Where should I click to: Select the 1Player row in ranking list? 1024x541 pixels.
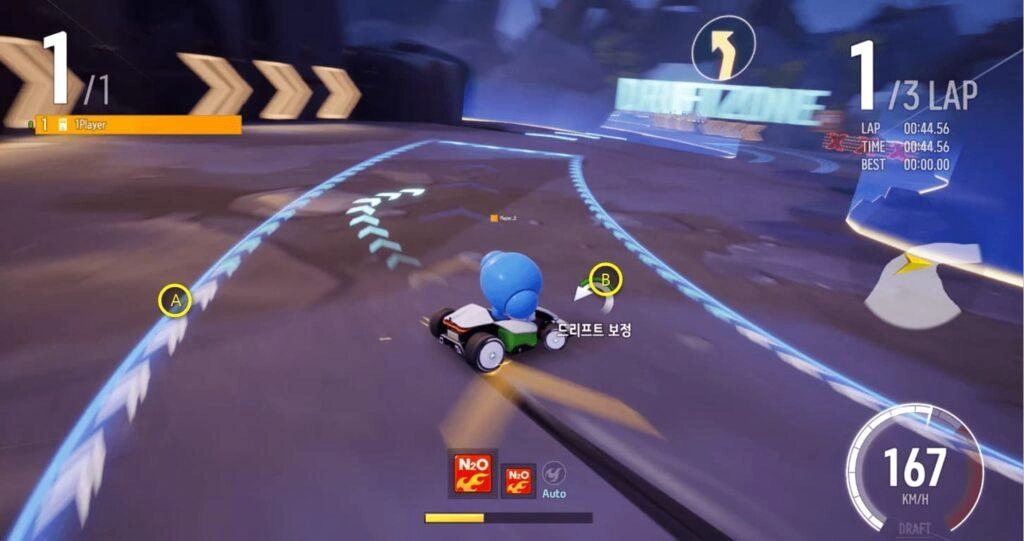[x=138, y=125]
